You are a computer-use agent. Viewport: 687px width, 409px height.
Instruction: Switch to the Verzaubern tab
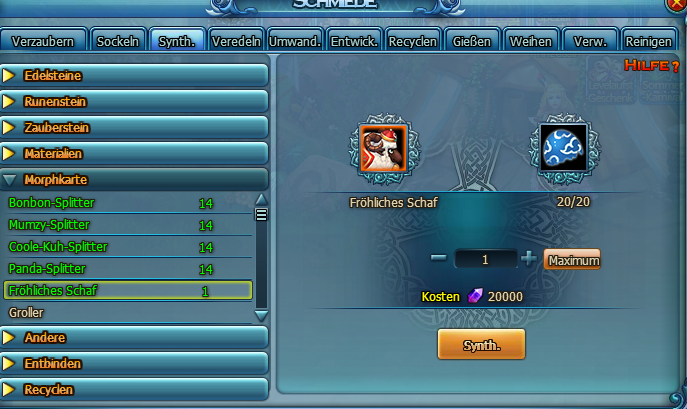pos(42,41)
